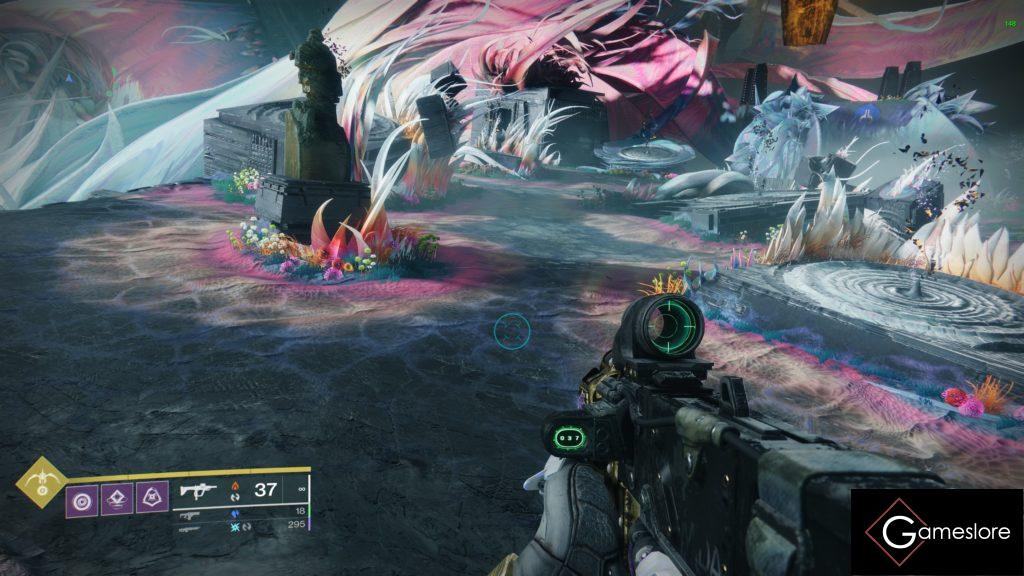Image resolution: width=1024 pixels, height=576 pixels.
Task: Switch to the second weapon in the list
Action: 190,514
